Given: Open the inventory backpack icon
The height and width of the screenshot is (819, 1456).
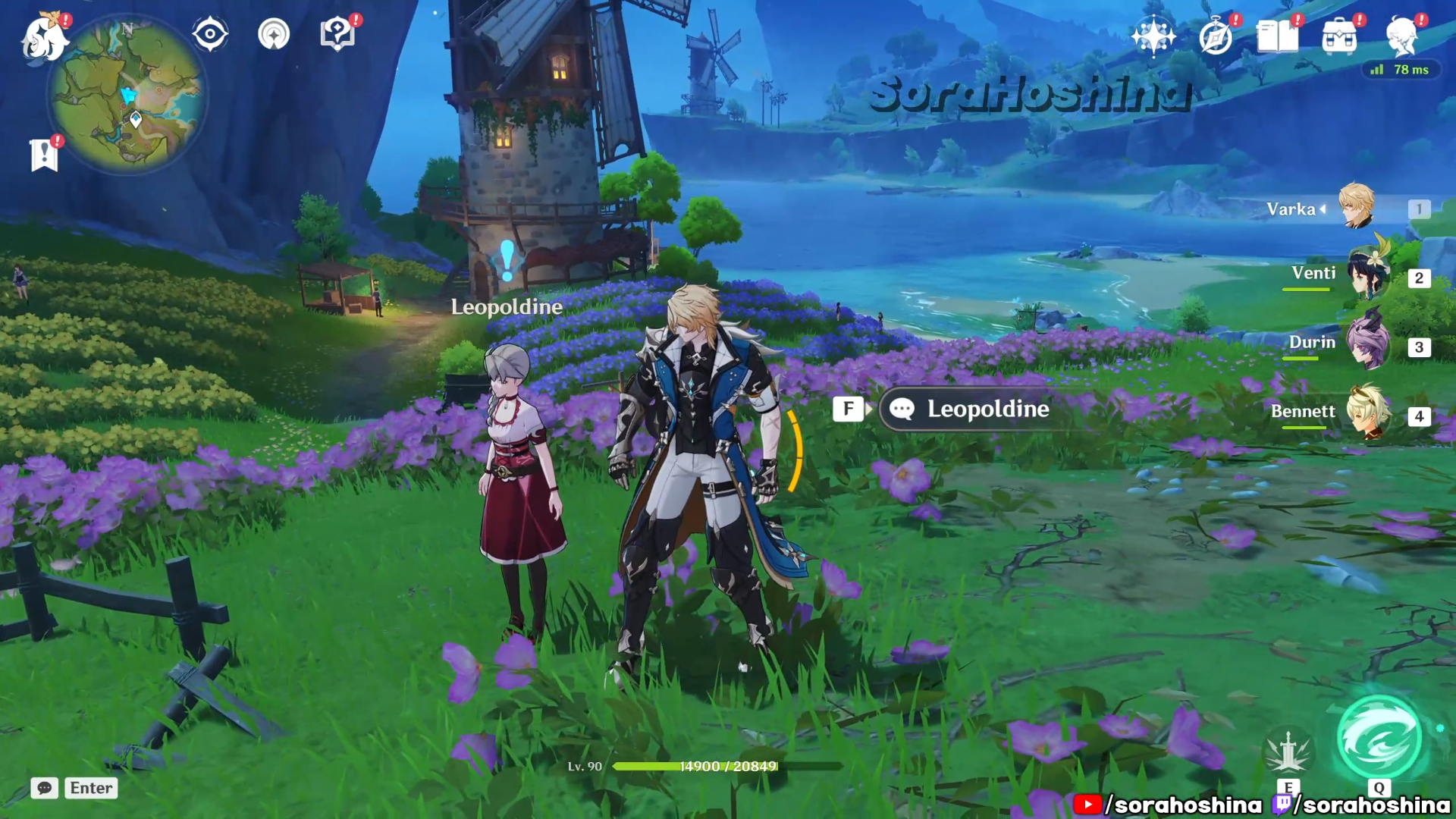Looking at the screenshot, I should click(x=1339, y=36).
